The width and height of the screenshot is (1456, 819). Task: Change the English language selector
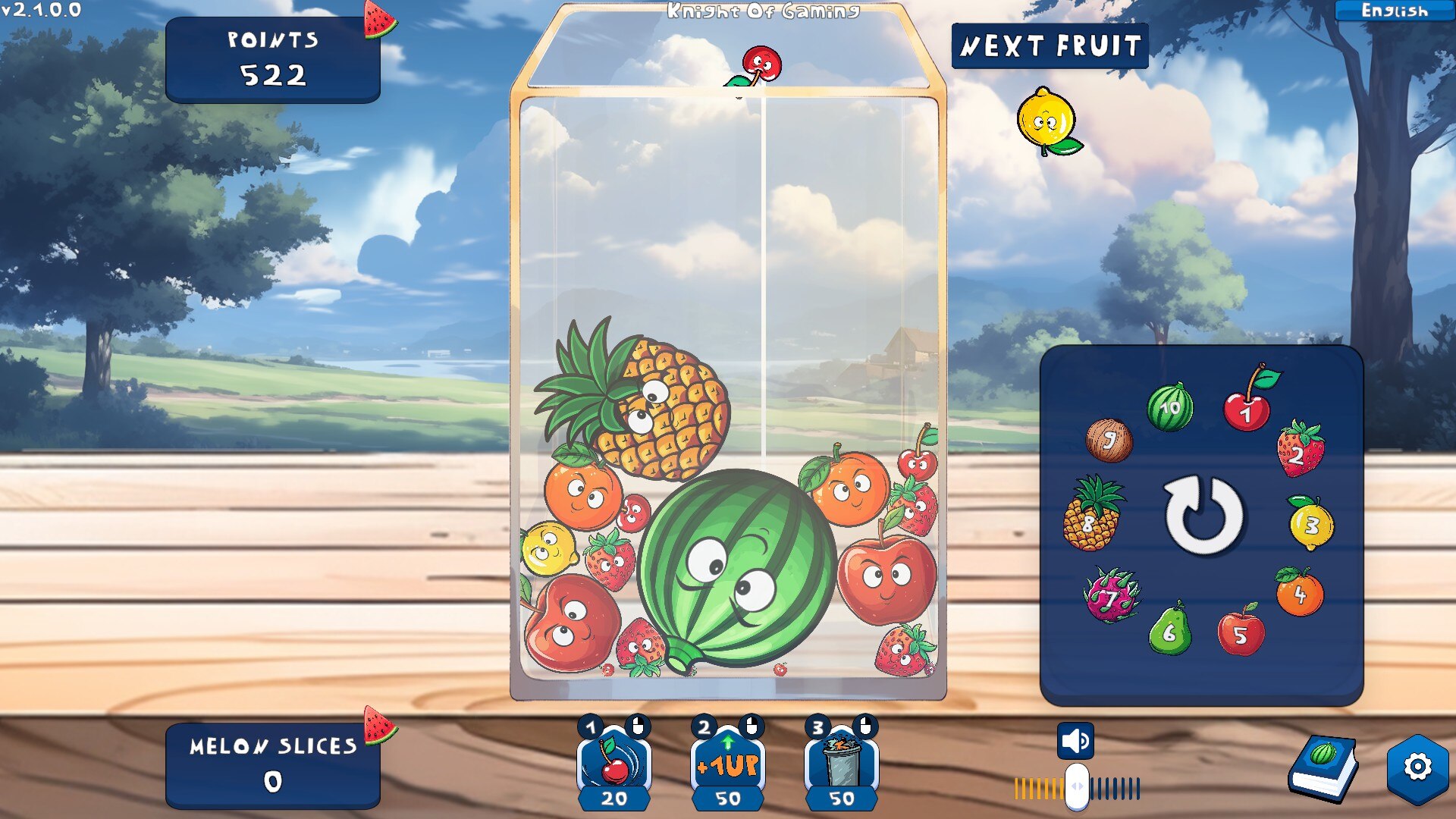tap(1394, 11)
